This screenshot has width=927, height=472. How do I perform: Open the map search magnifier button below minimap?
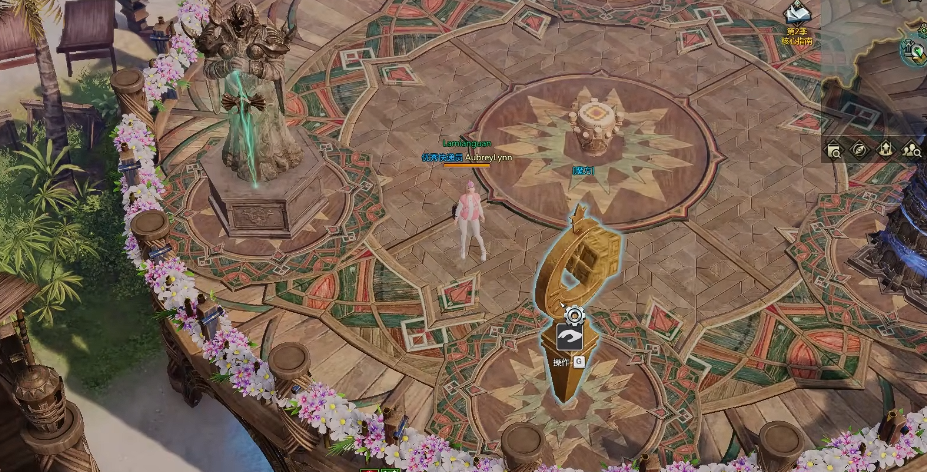[x=834, y=150]
